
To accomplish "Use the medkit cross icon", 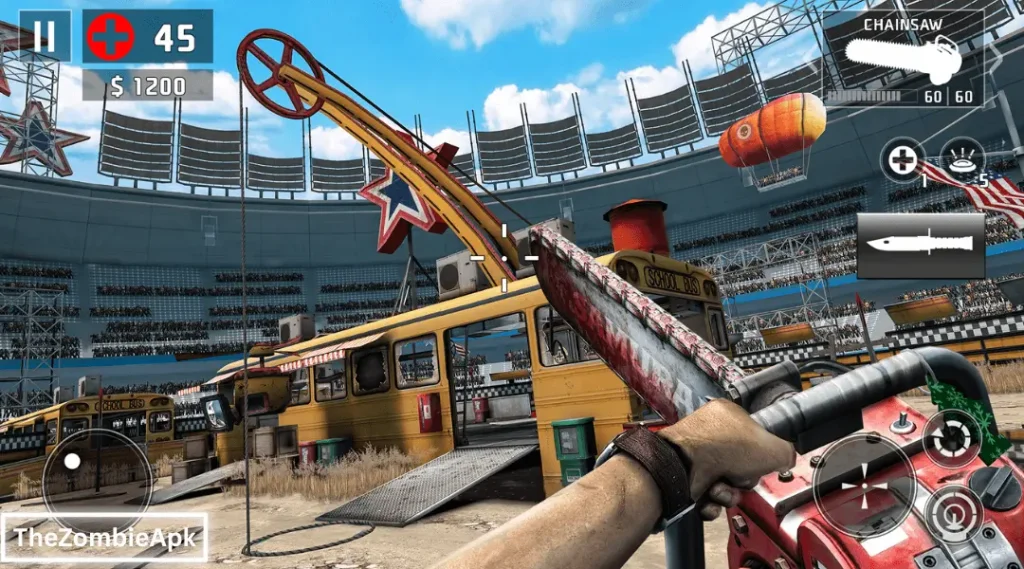I will coord(904,160).
